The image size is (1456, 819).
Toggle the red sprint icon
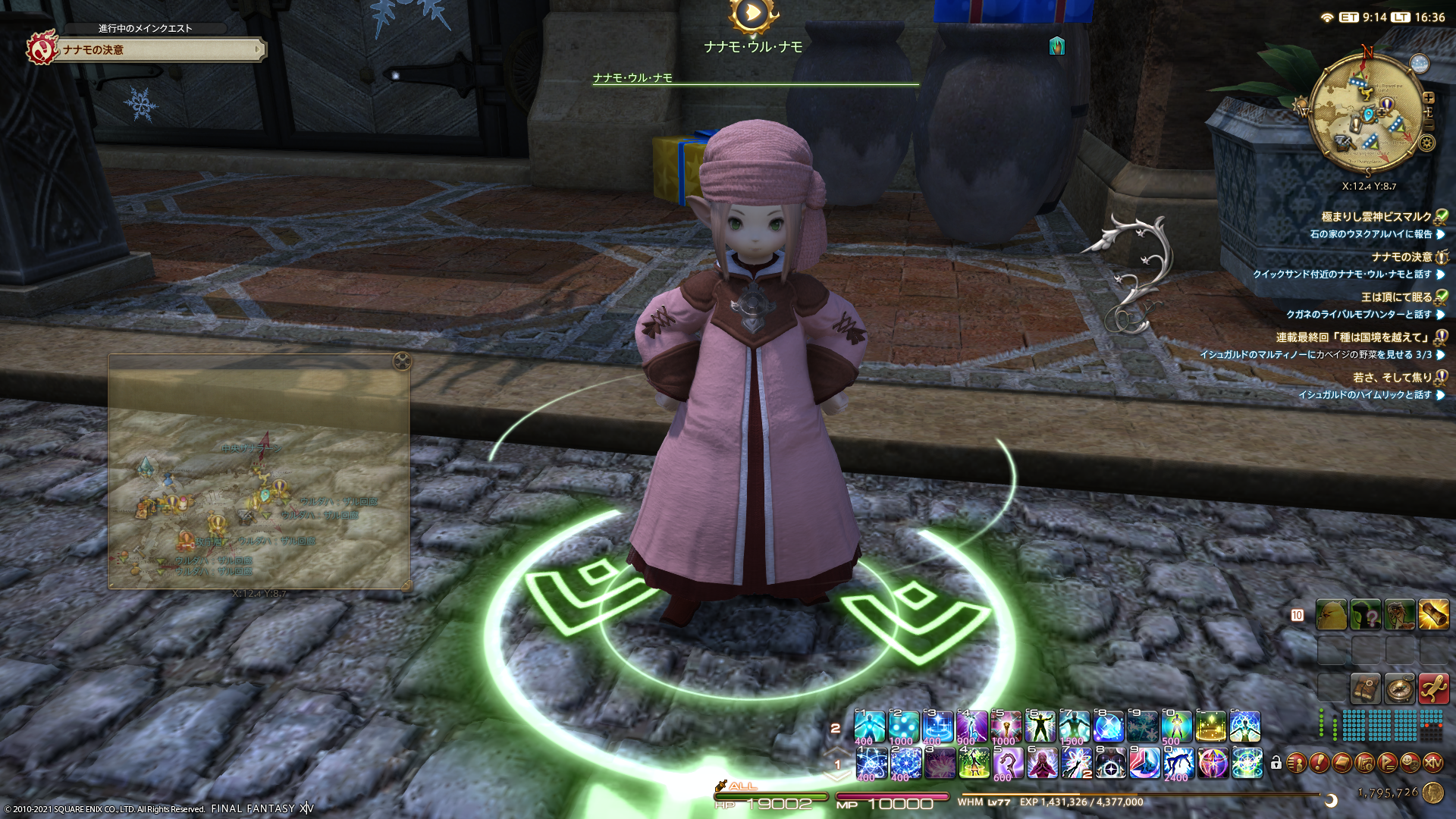(1433, 689)
